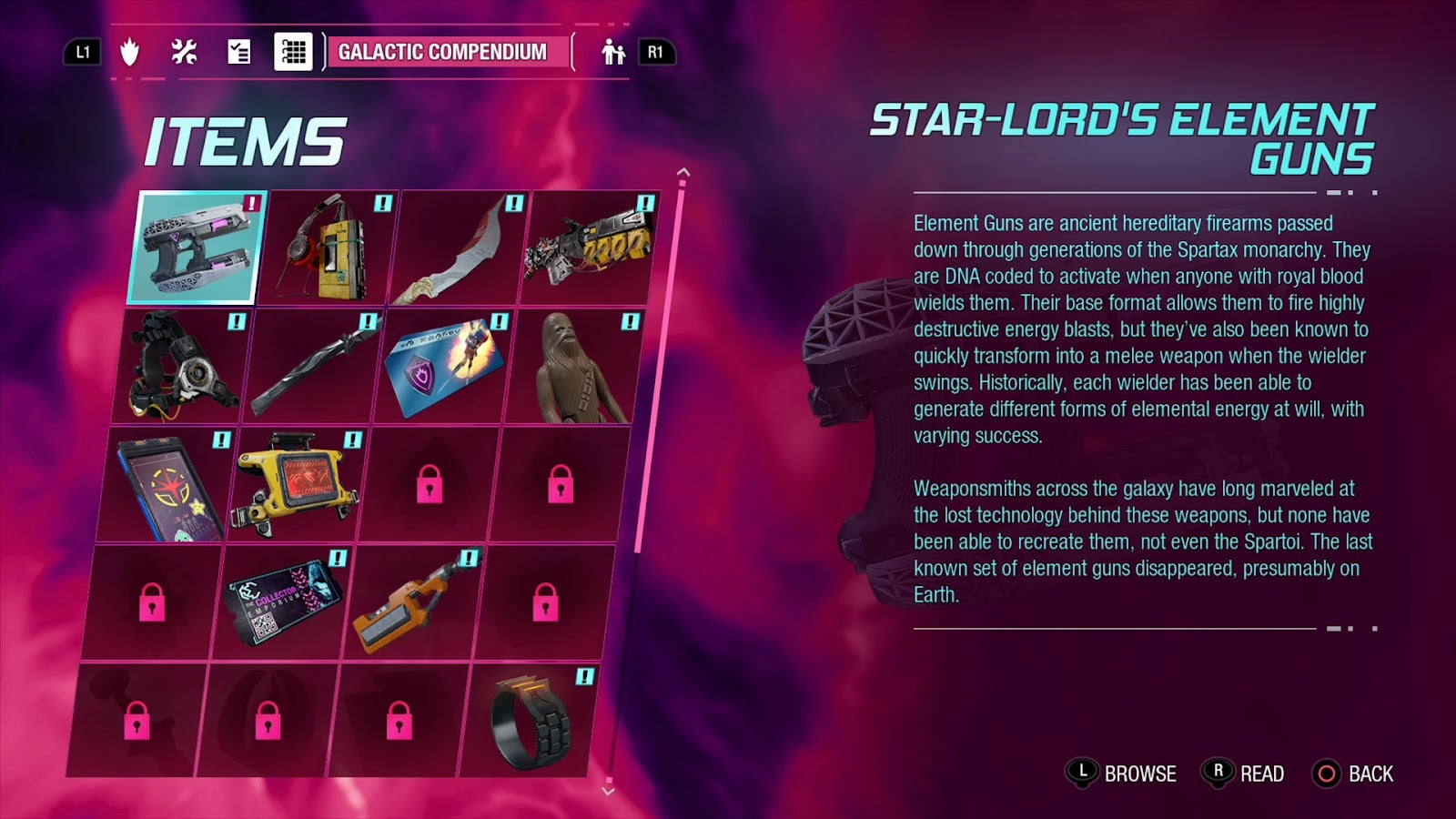Click the scroll-down arrow below the item grid
The image size is (1456, 819).
tap(608, 791)
